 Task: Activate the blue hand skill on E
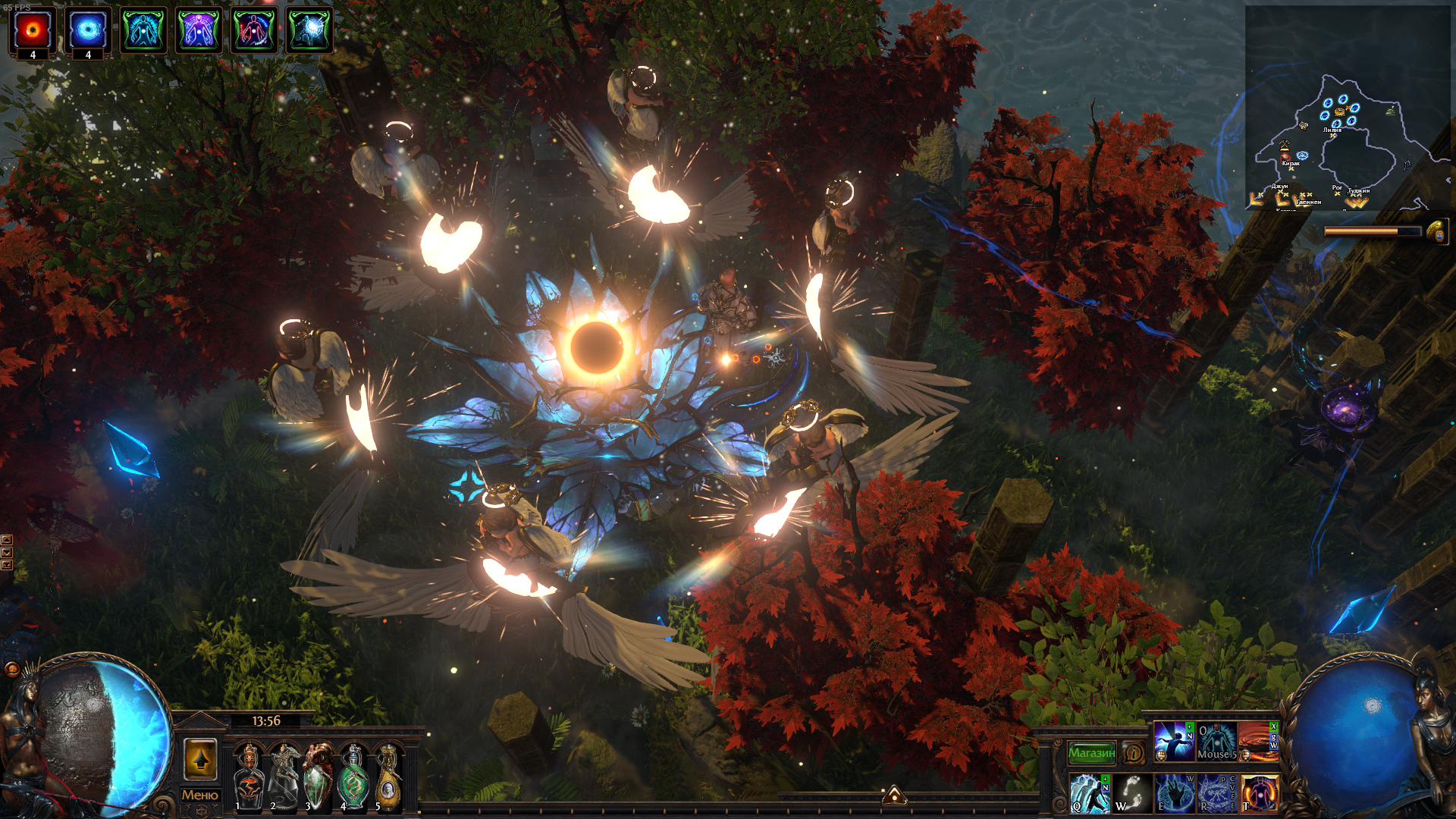tap(1175, 793)
